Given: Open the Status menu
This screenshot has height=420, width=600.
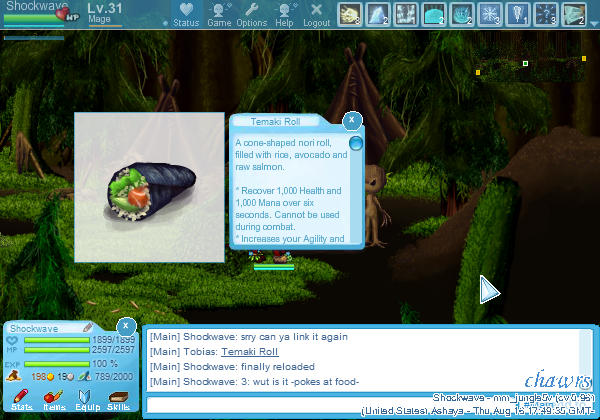Looking at the screenshot, I should point(185,14).
